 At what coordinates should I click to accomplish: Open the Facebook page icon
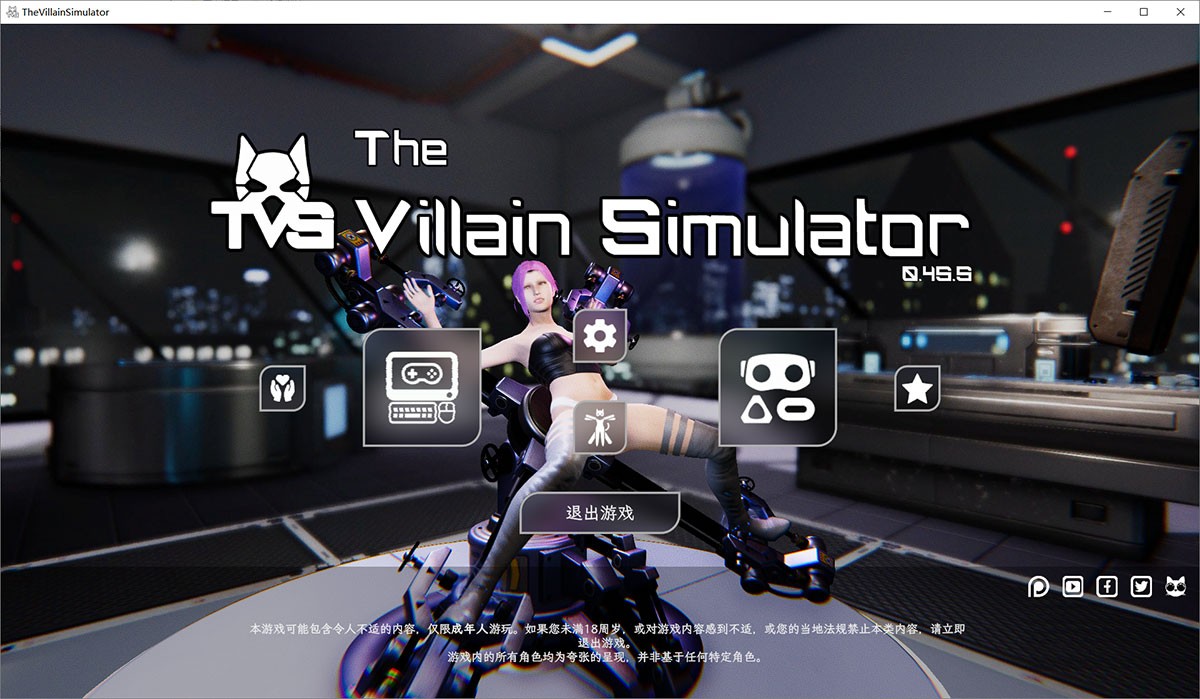(1107, 587)
